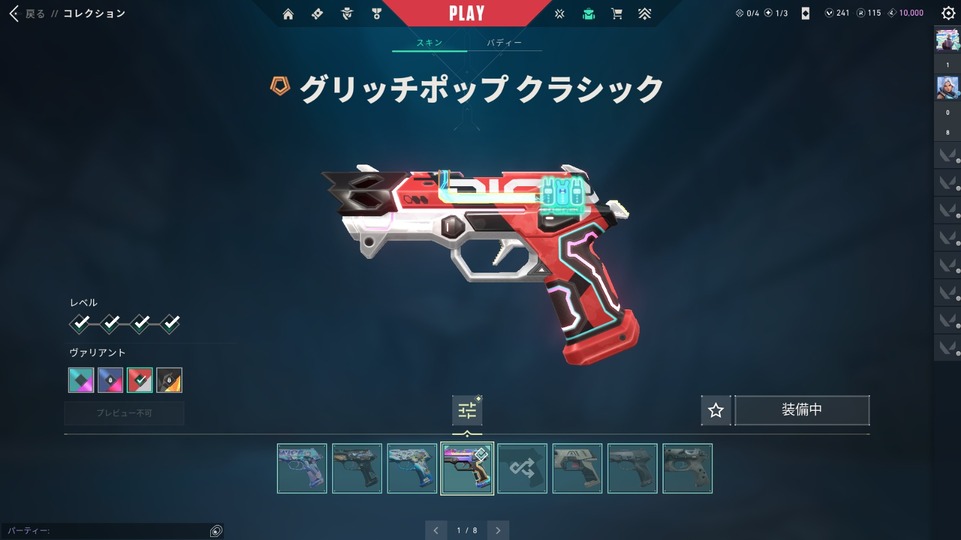Switch to the スキン tab
The height and width of the screenshot is (540, 961).
tap(430, 44)
